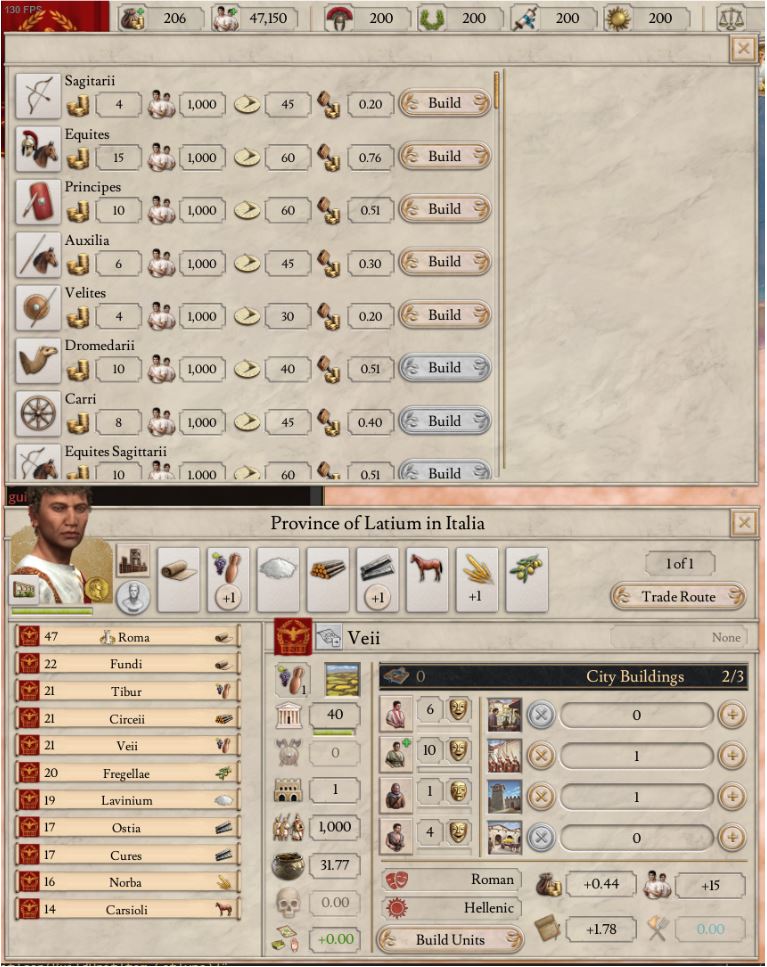
Task: Open the horse trade good slot
Action: point(427,580)
